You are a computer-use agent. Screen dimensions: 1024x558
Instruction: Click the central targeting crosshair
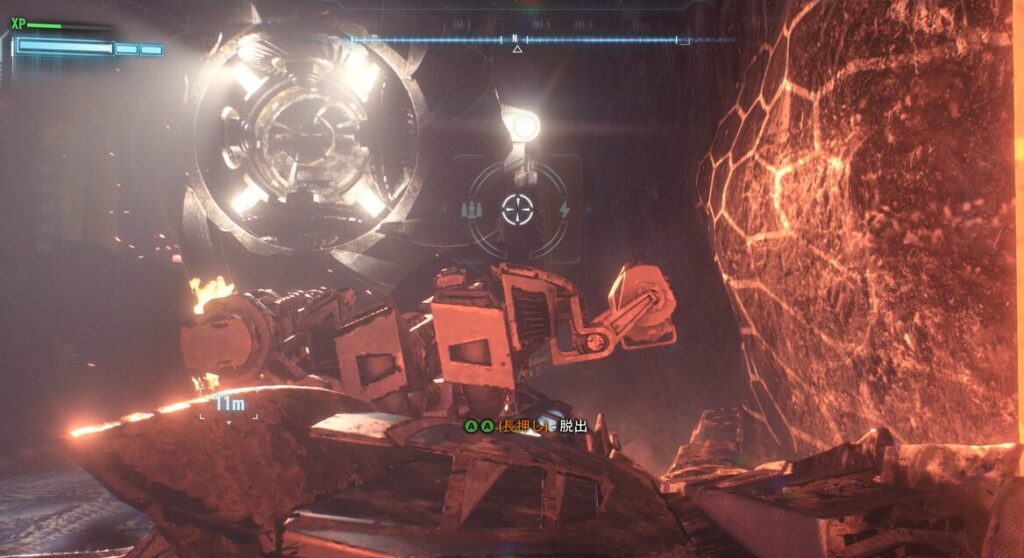(518, 210)
